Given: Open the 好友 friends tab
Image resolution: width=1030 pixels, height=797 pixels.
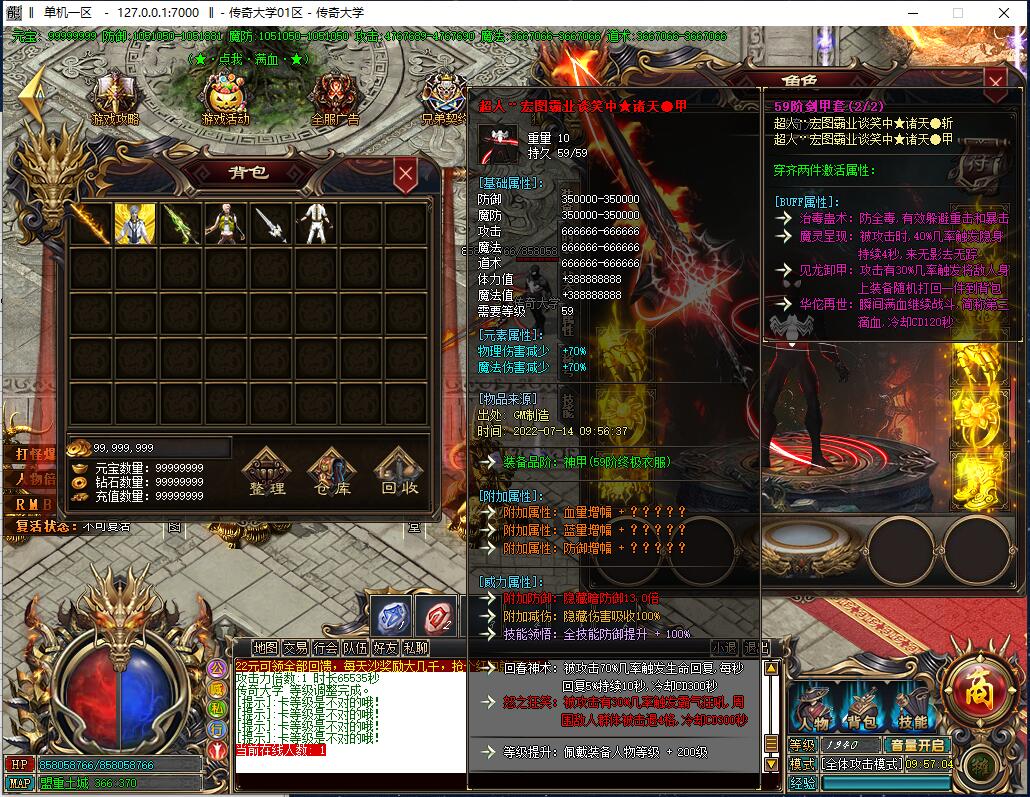Looking at the screenshot, I should (385, 648).
